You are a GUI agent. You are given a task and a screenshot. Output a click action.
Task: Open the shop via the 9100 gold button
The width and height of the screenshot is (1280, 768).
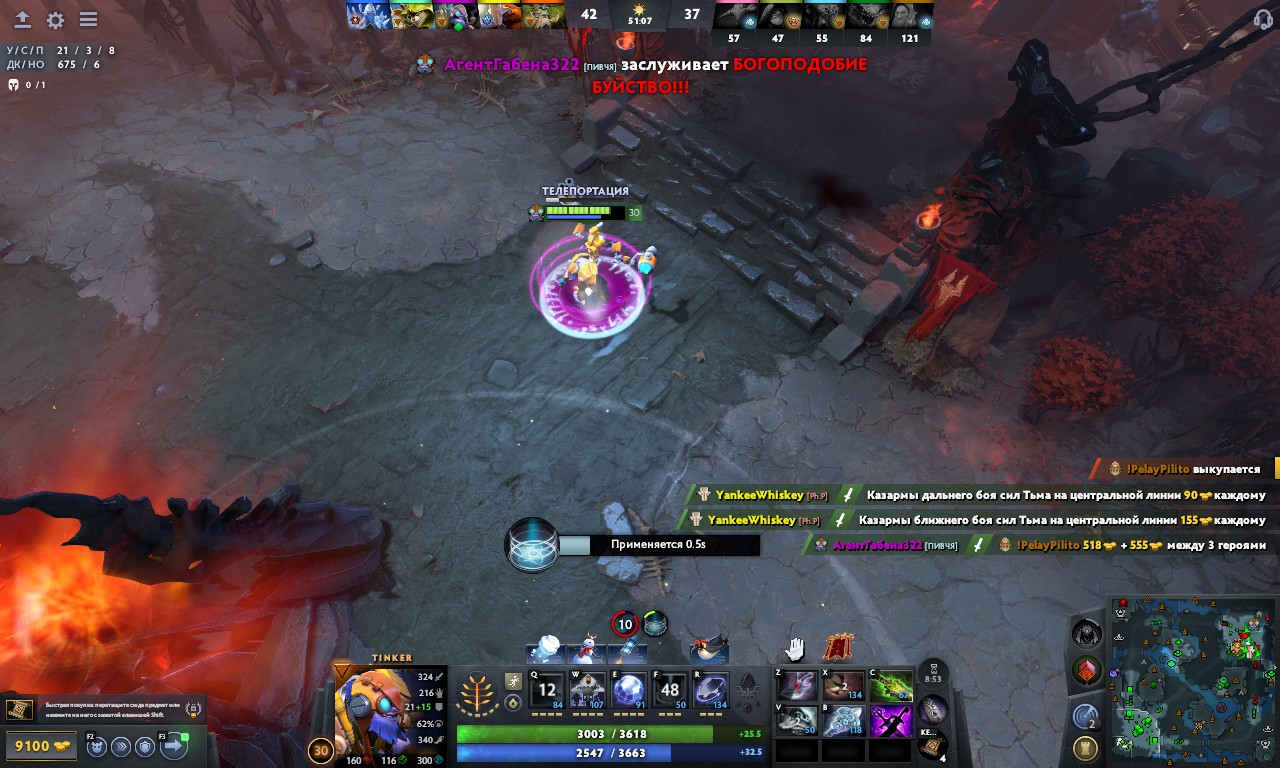click(x=40, y=745)
